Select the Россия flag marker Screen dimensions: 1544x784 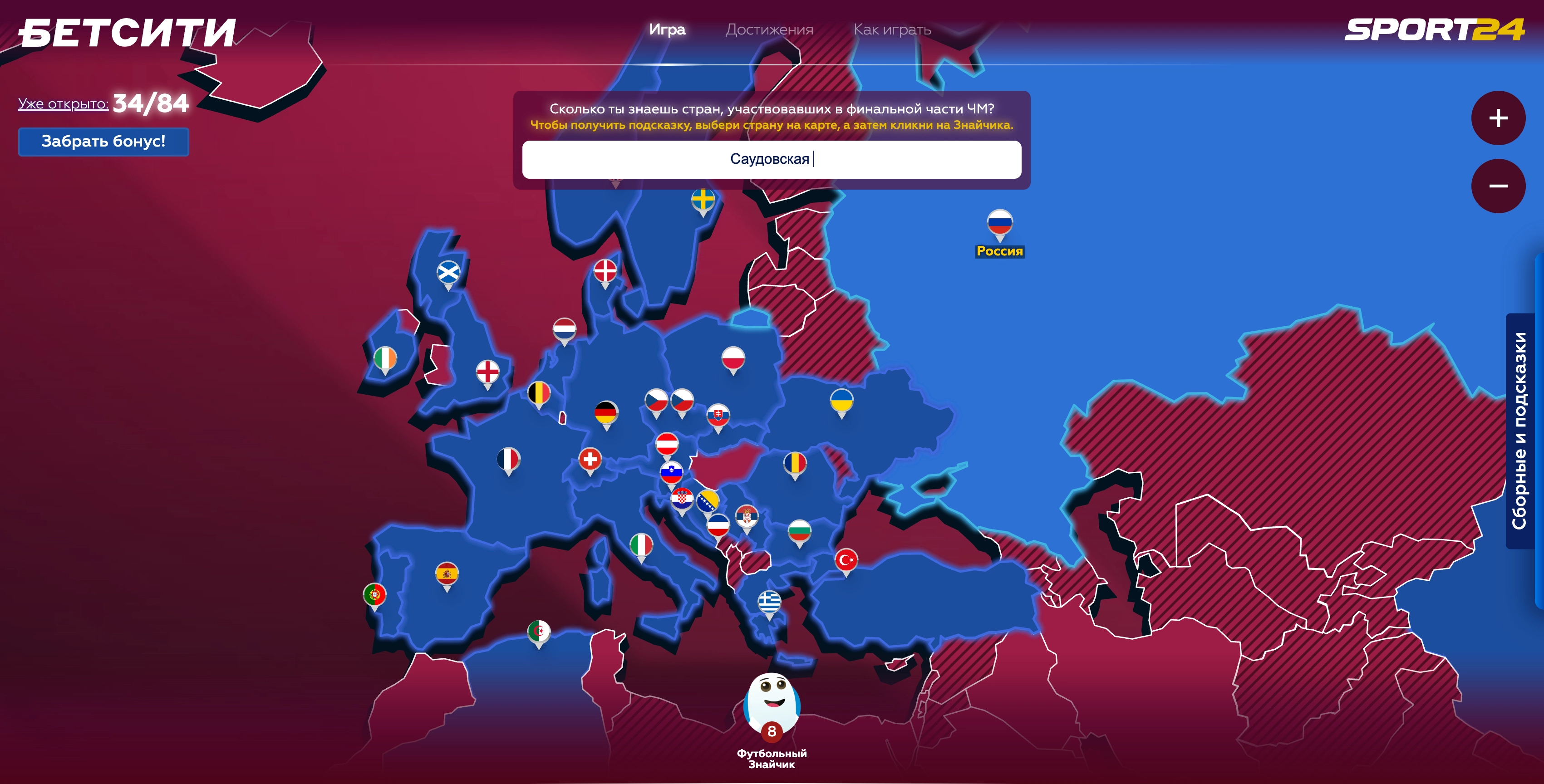(1000, 223)
